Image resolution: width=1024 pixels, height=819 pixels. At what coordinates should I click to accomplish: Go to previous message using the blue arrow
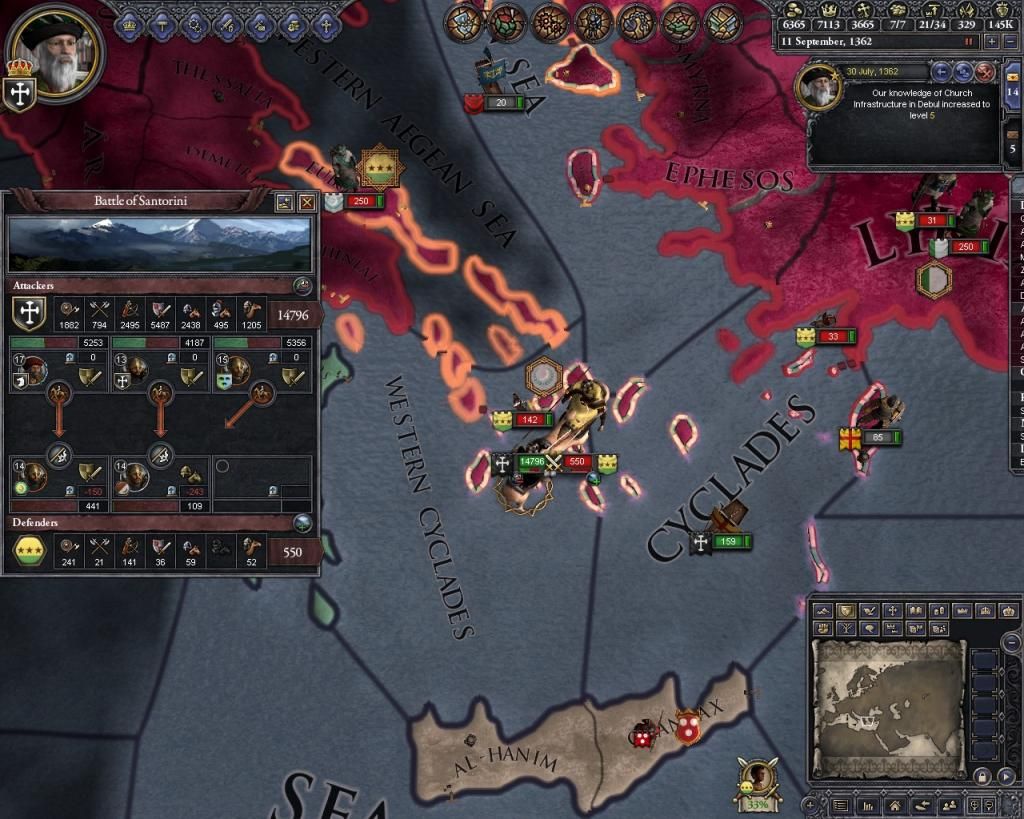click(x=941, y=72)
